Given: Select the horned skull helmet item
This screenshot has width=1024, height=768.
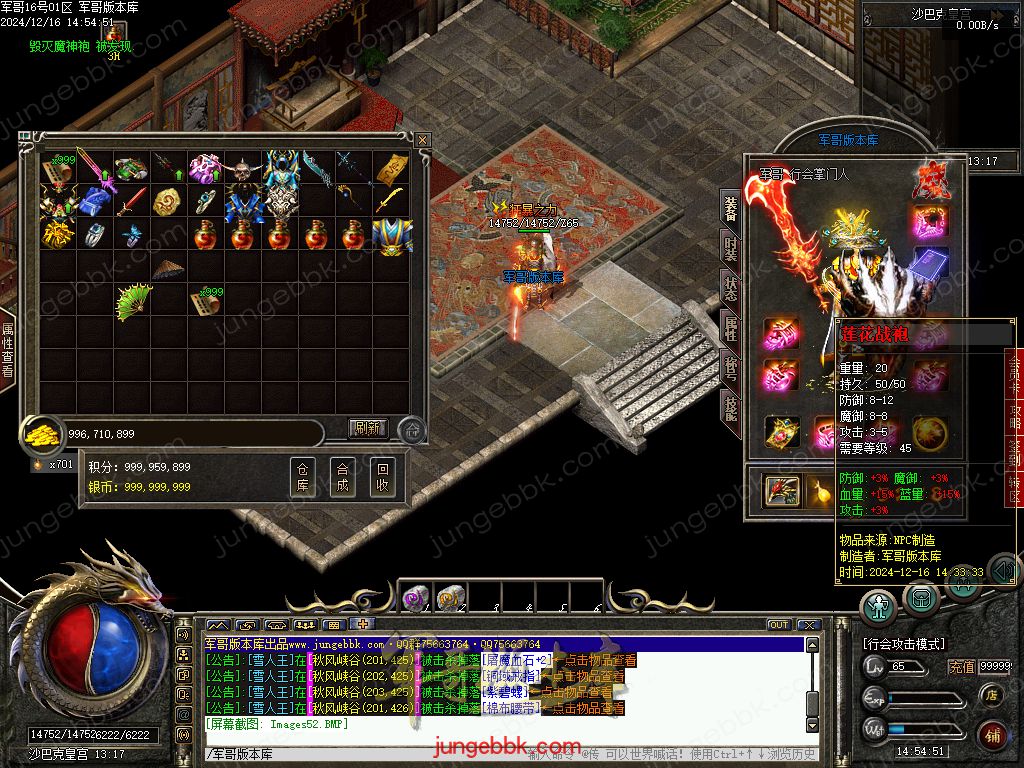Looking at the screenshot, I should pos(241,168).
